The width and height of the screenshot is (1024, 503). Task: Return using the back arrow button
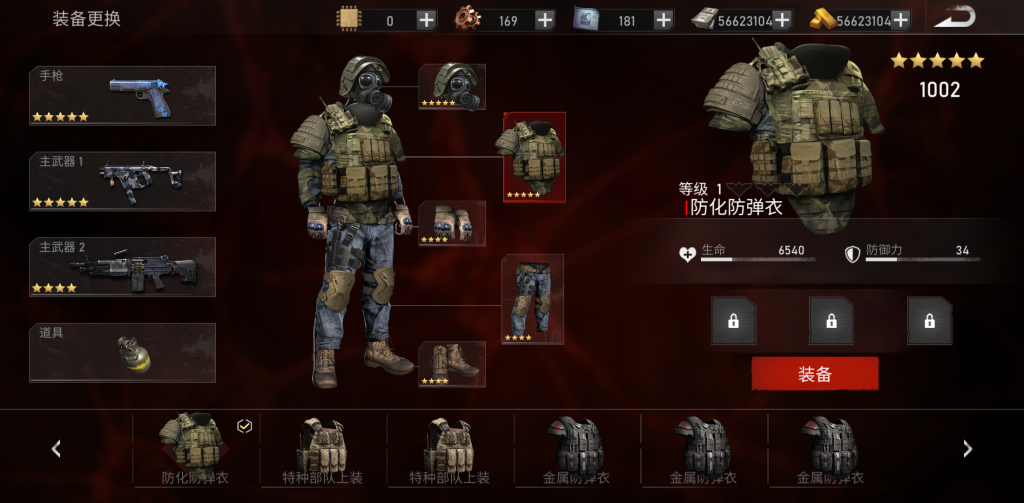(957, 18)
